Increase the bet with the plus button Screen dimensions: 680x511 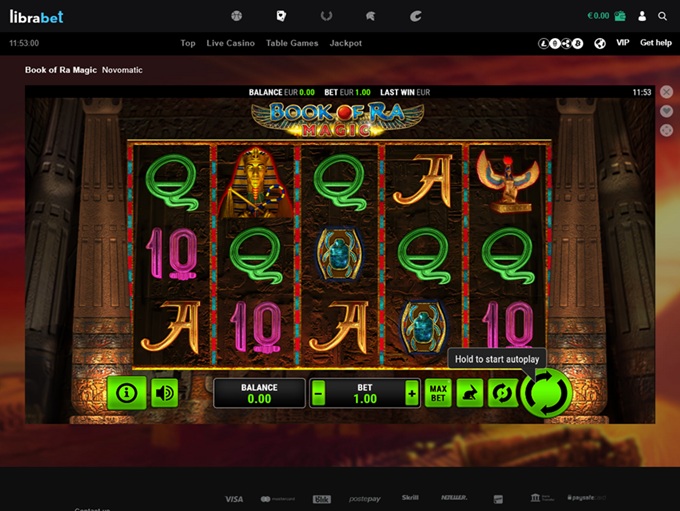(411, 393)
